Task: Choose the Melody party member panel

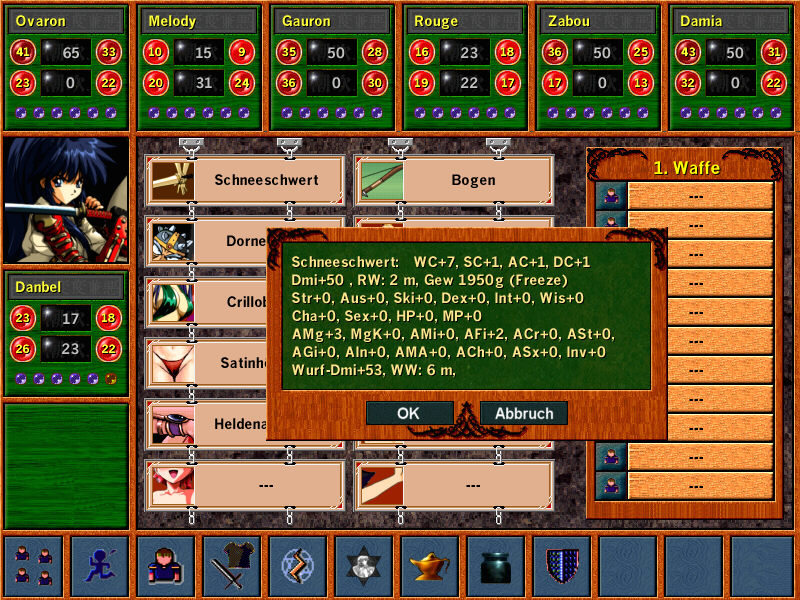Action: click(x=198, y=67)
